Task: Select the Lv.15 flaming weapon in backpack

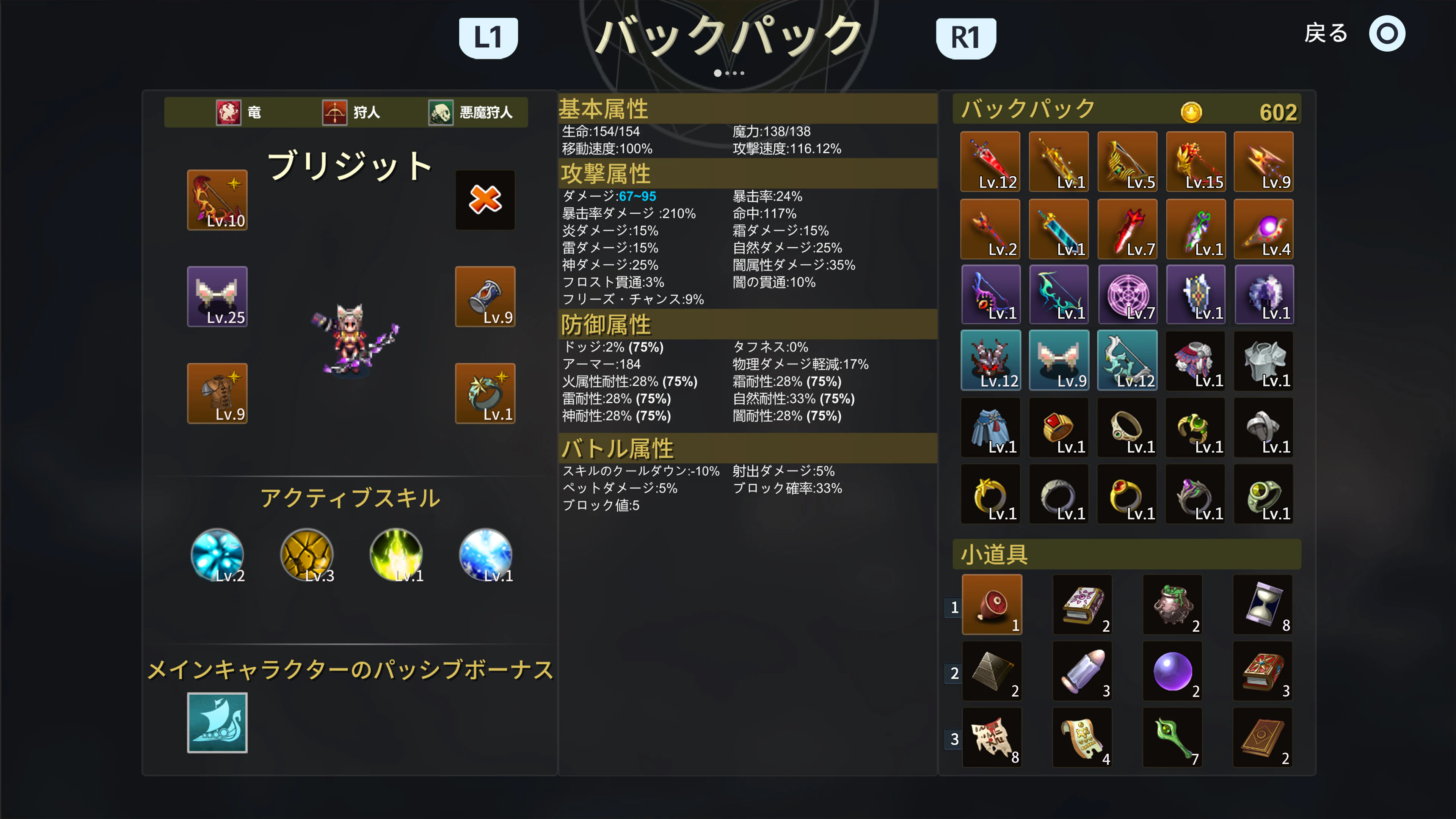Action: click(1196, 162)
